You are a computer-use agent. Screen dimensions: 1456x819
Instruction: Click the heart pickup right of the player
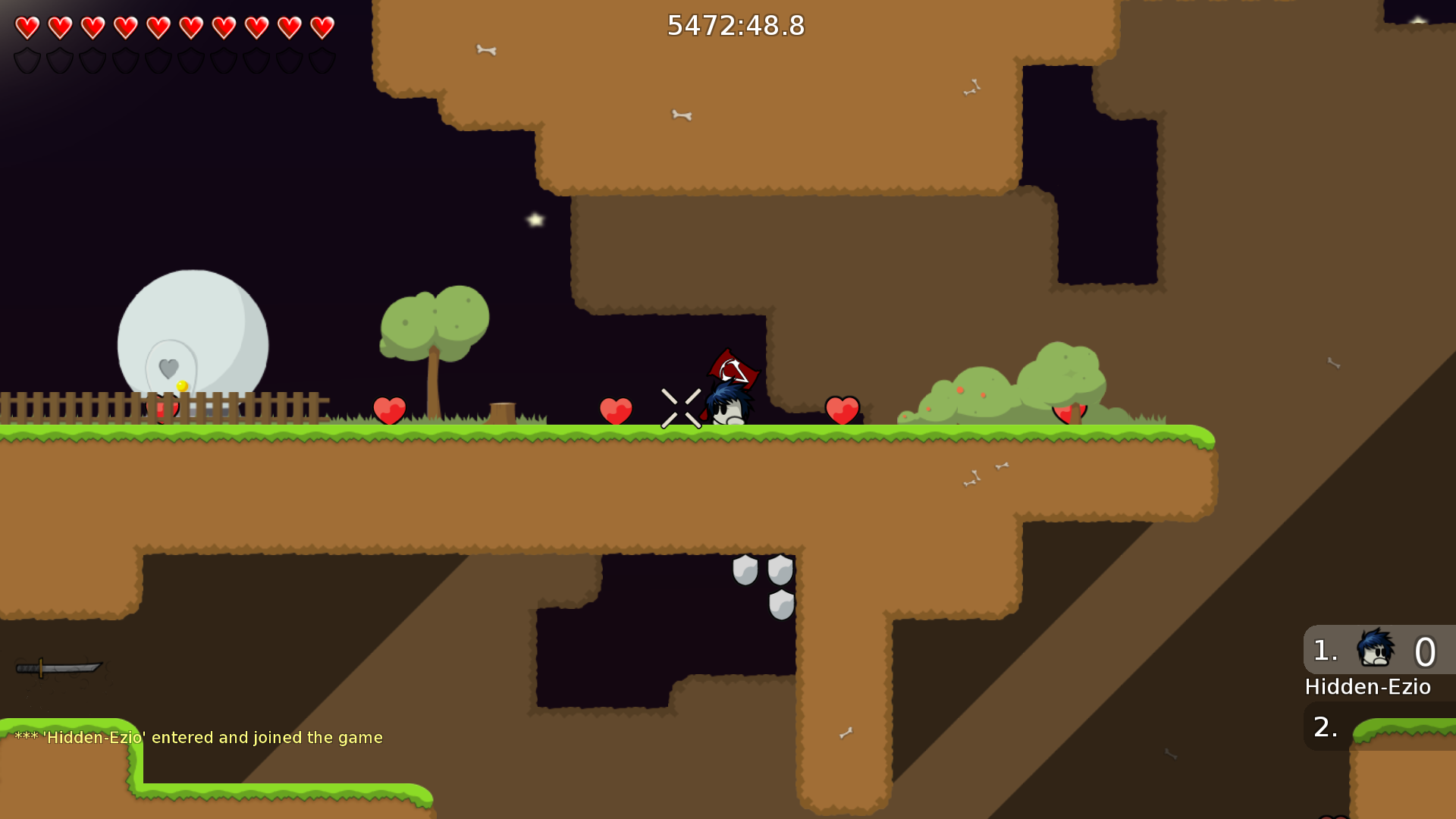842,409
